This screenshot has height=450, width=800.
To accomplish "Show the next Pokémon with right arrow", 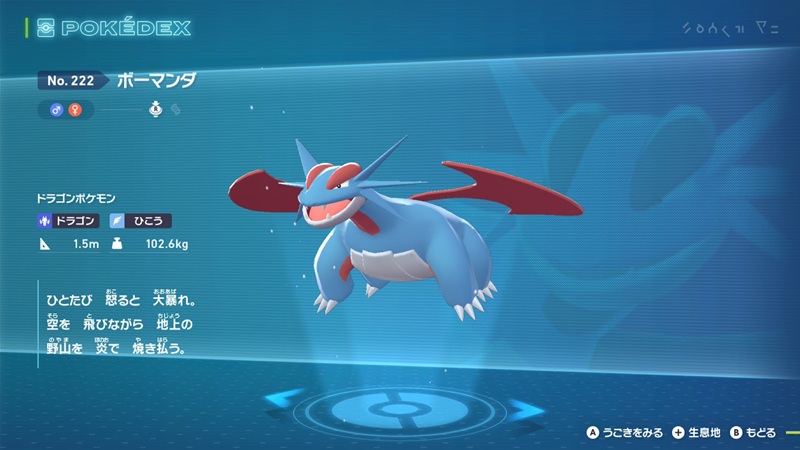I will tap(522, 408).
